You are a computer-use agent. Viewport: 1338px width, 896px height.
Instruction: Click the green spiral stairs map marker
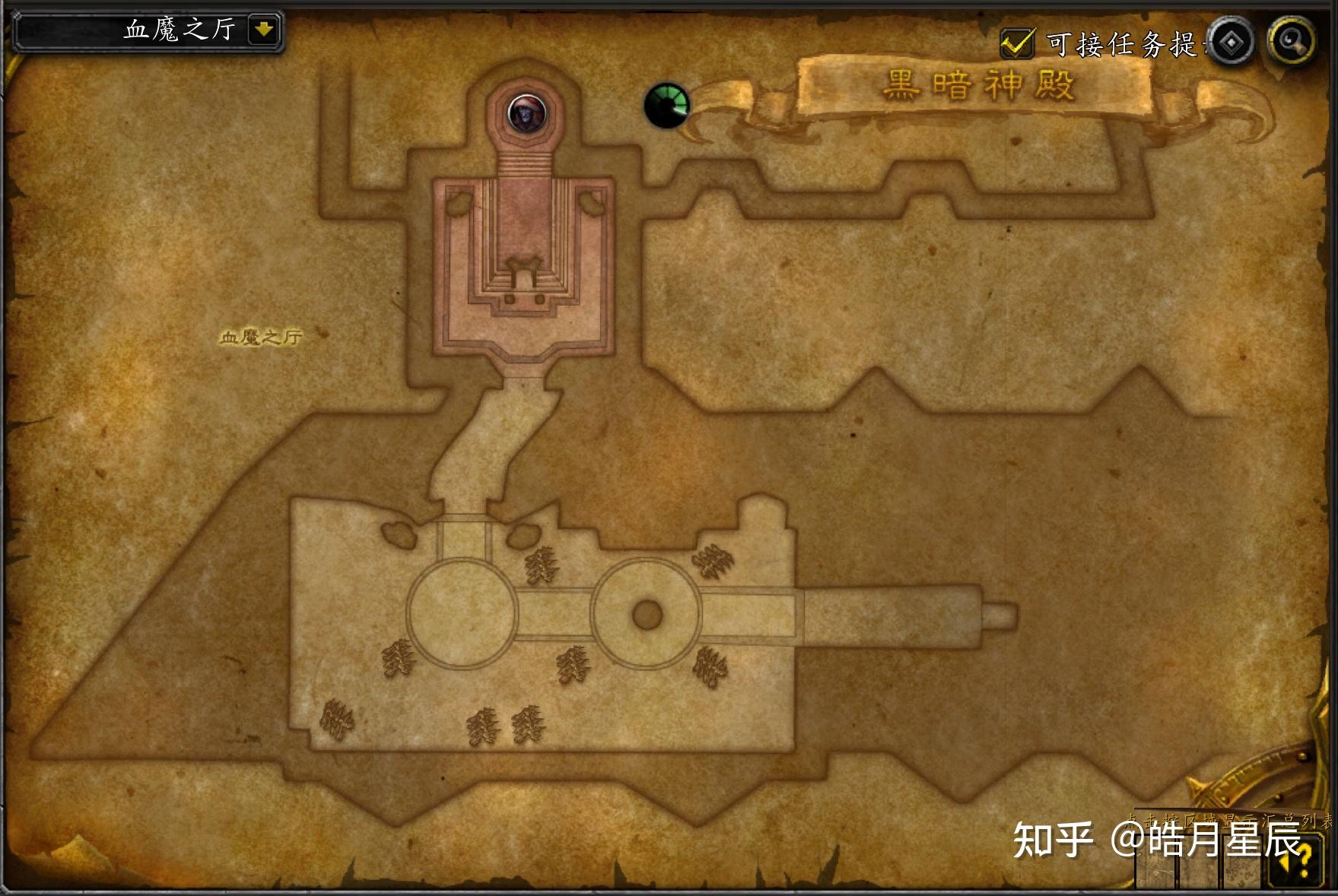(x=666, y=105)
